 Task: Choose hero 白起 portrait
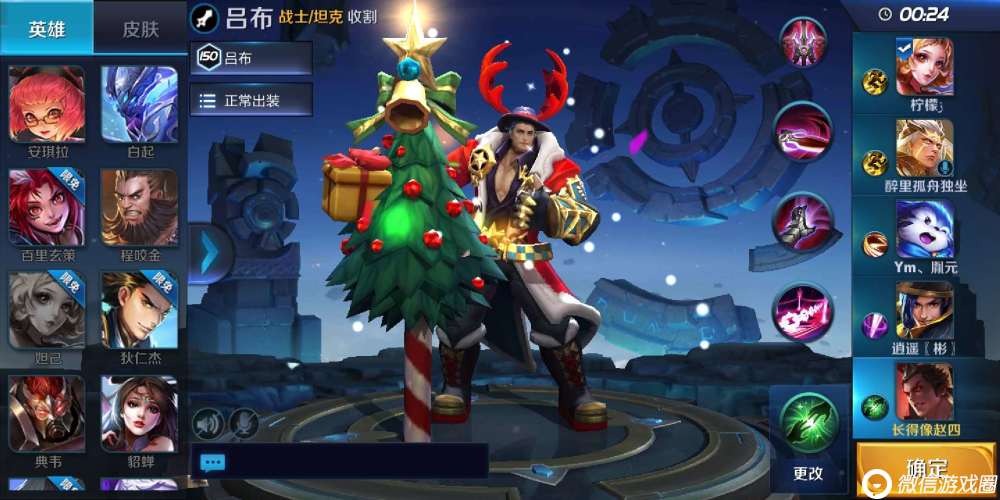(139, 107)
